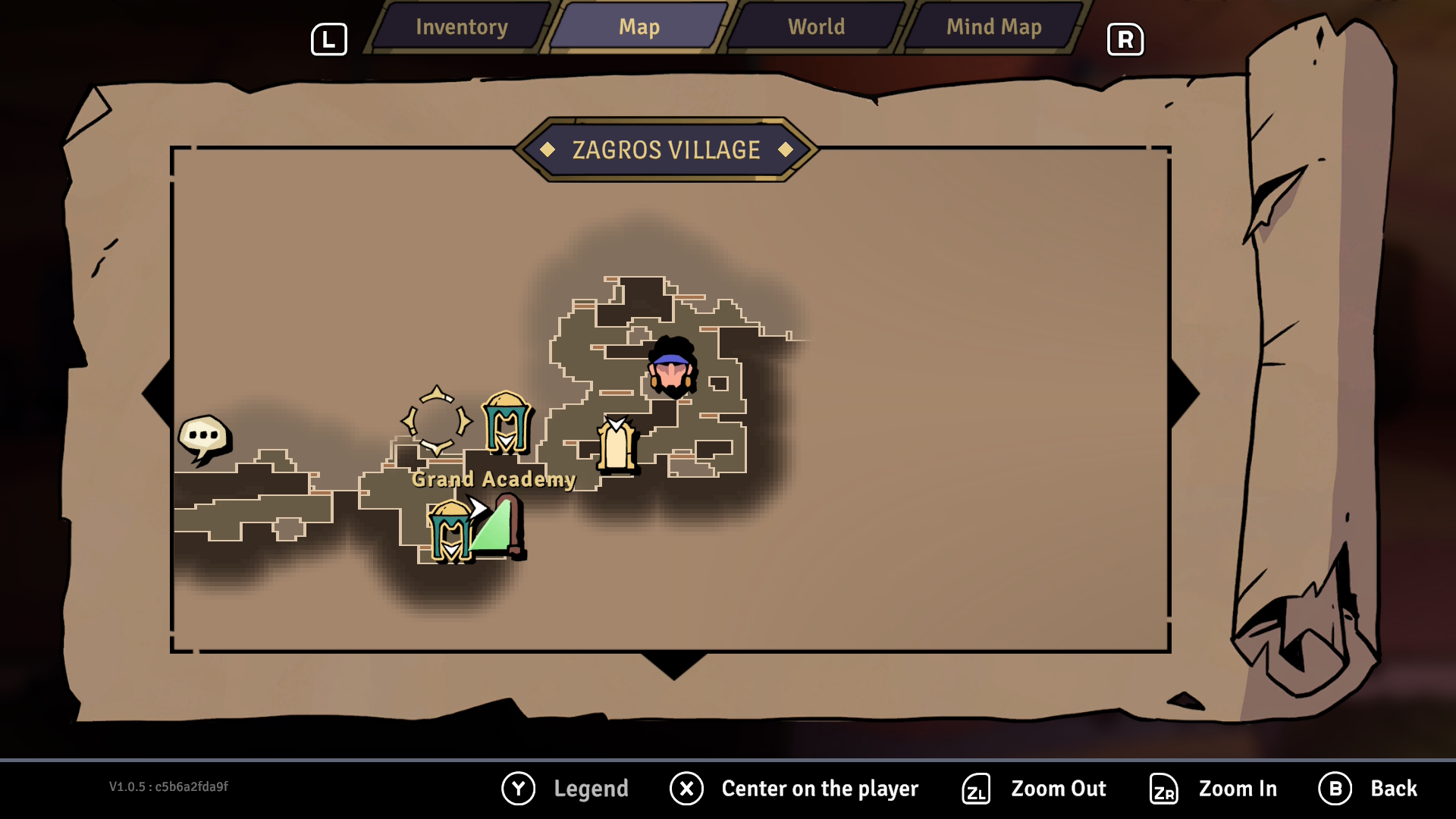
Task: Select the Map tab
Action: pos(639,27)
